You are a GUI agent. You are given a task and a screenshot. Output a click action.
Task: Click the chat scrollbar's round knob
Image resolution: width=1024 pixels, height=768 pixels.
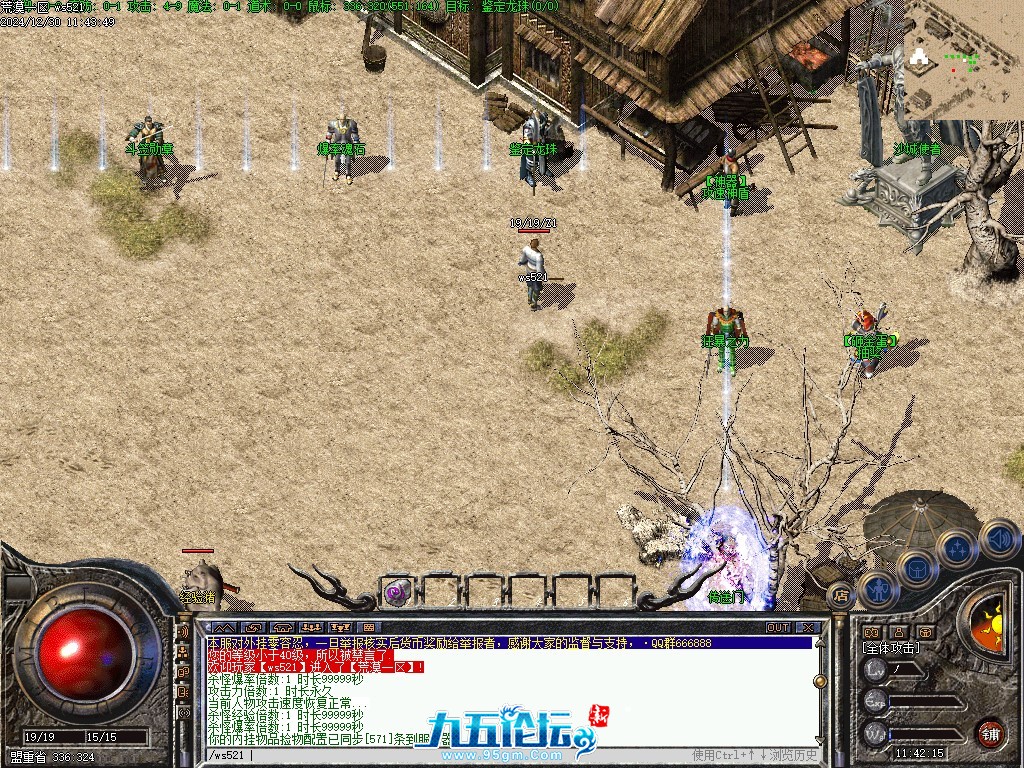[x=821, y=681]
